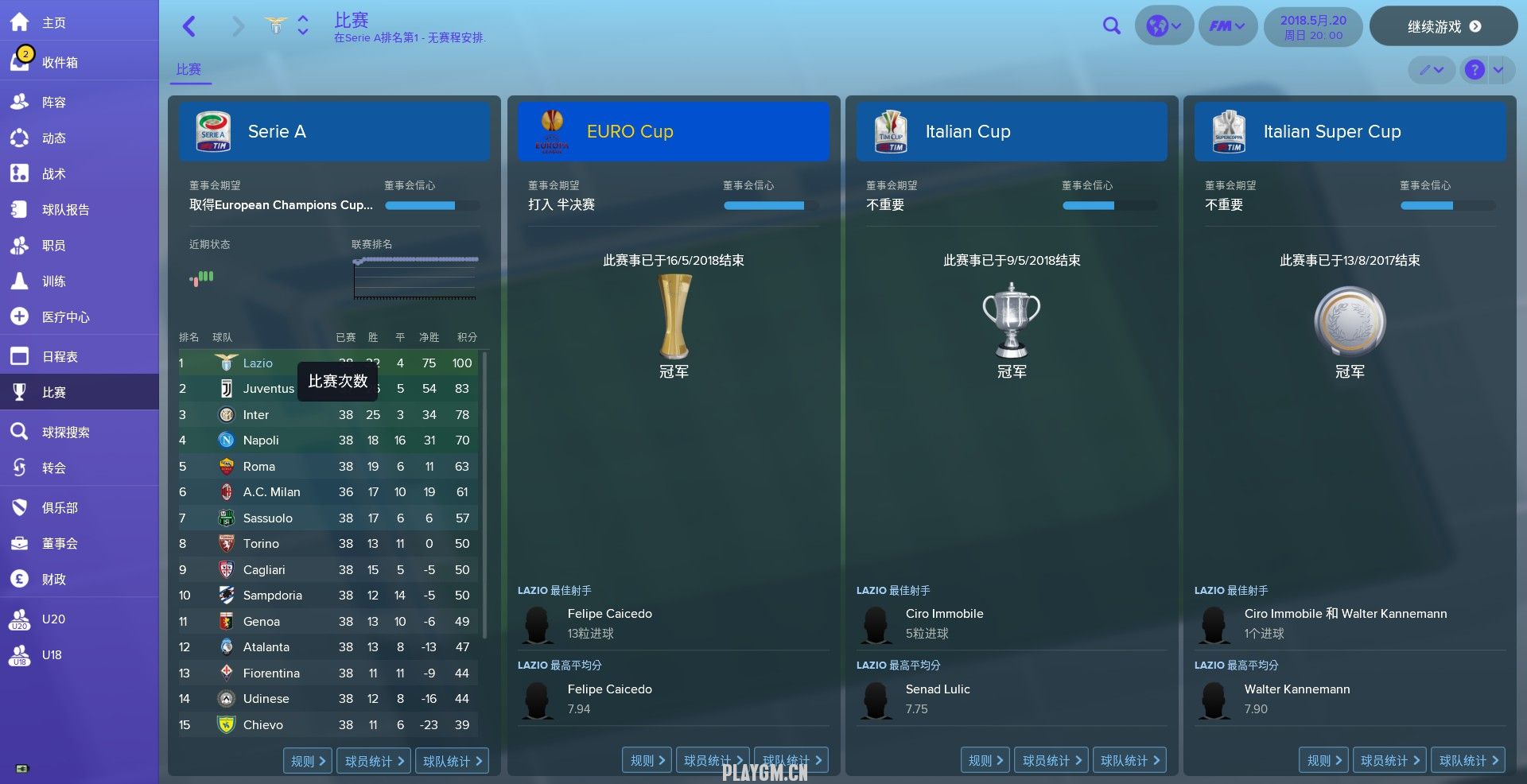This screenshot has width=1527, height=784.
Task: Select Juventus in the league table
Action: tap(268, 389)
